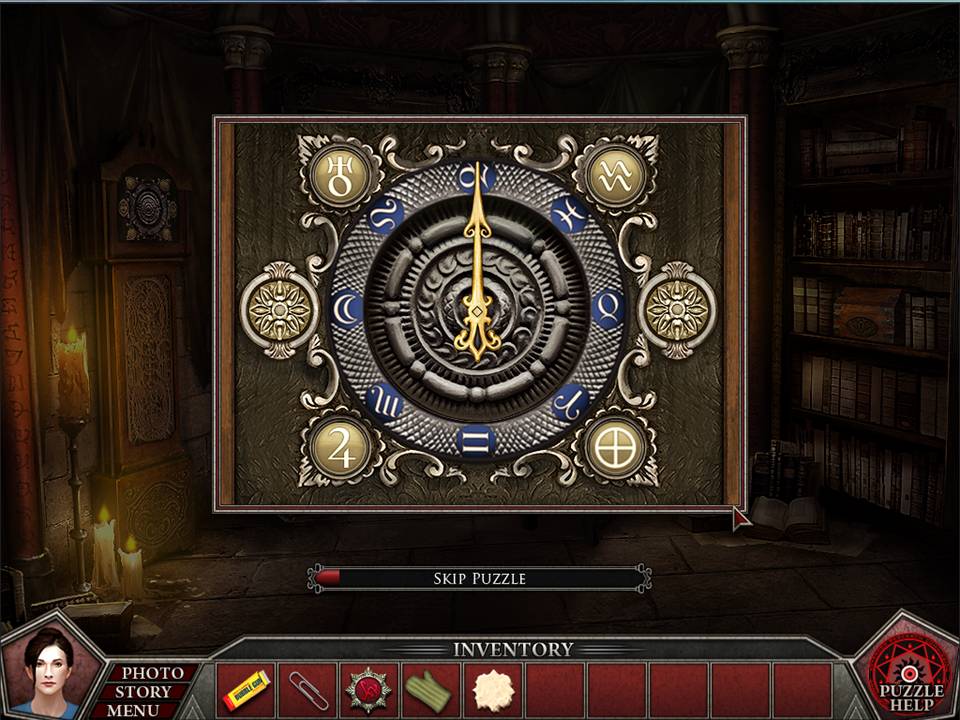Click the right flower rosette knob

[676, 310]
